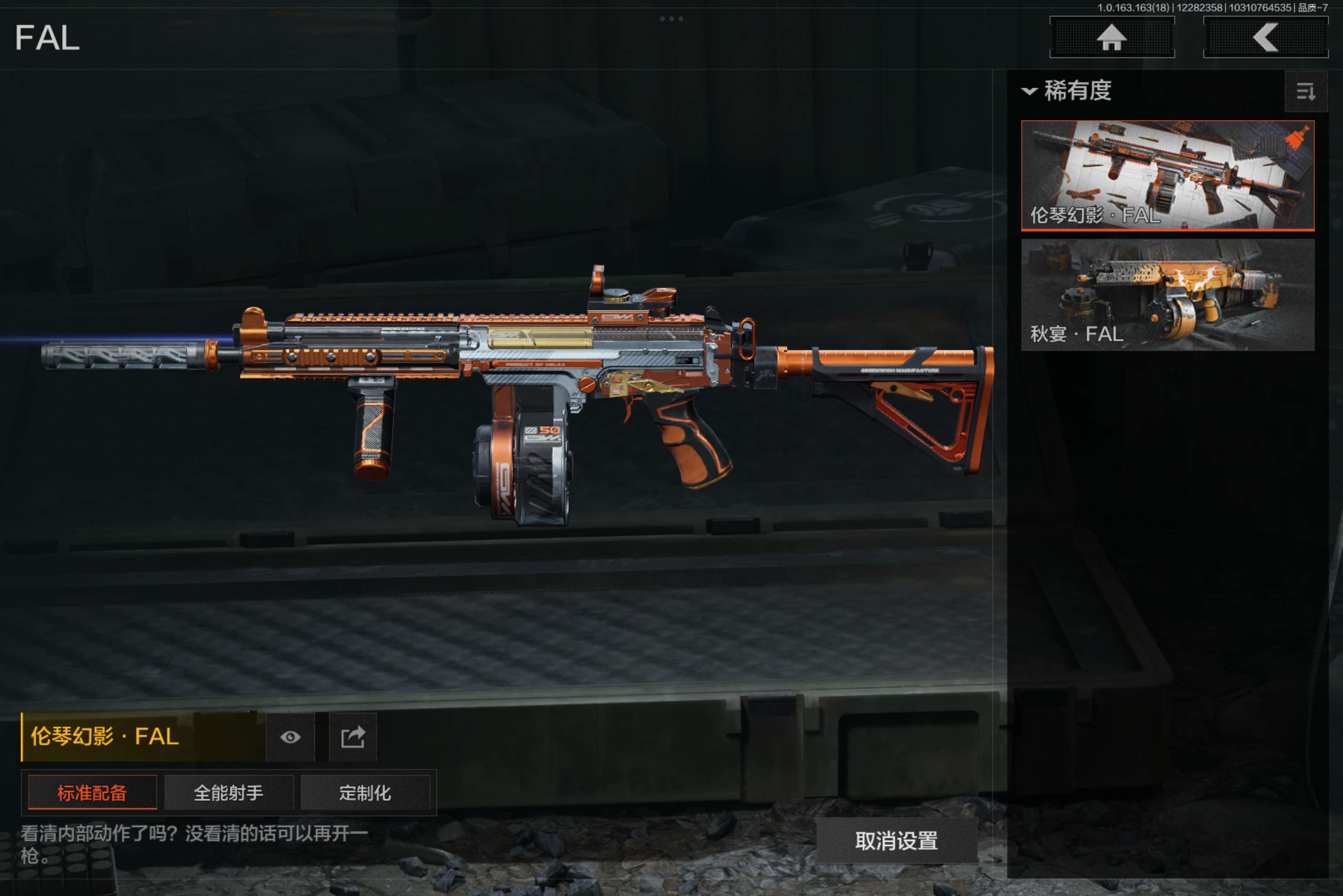Return to the home screen
Image resolution: width=1343 pixels, height=896 pixels.
(x=1111, y=38)
